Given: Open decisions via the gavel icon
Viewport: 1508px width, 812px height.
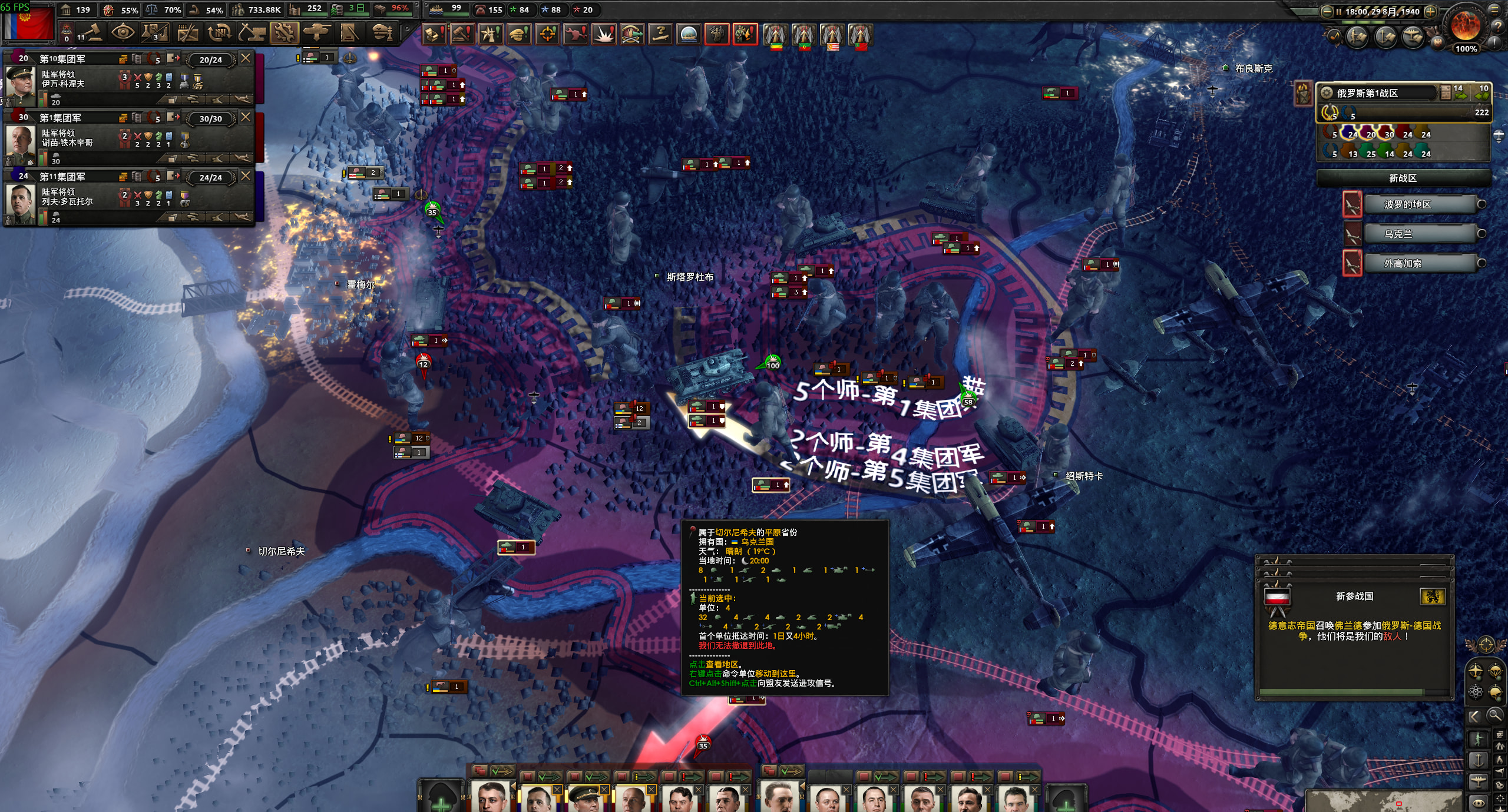Looking at the screenshot, I should click(x=92, y=33).
